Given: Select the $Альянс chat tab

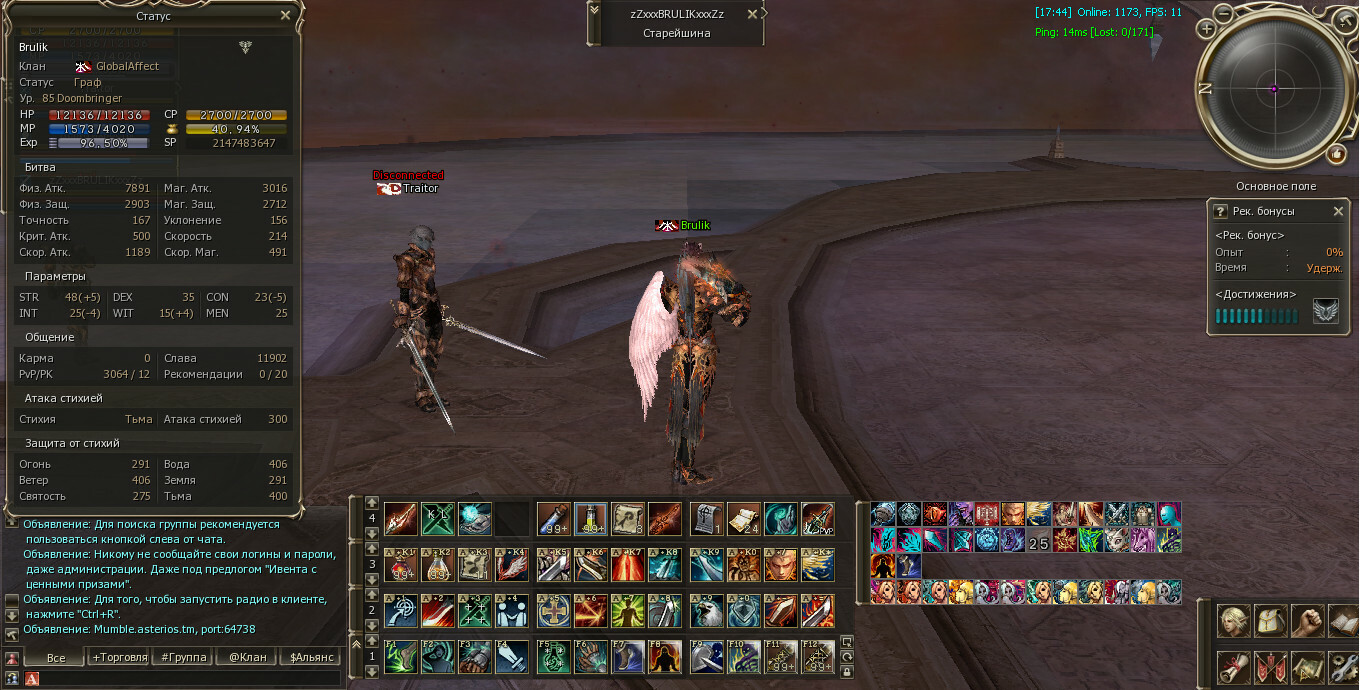Looking at the screenshot, I should 310,657.
